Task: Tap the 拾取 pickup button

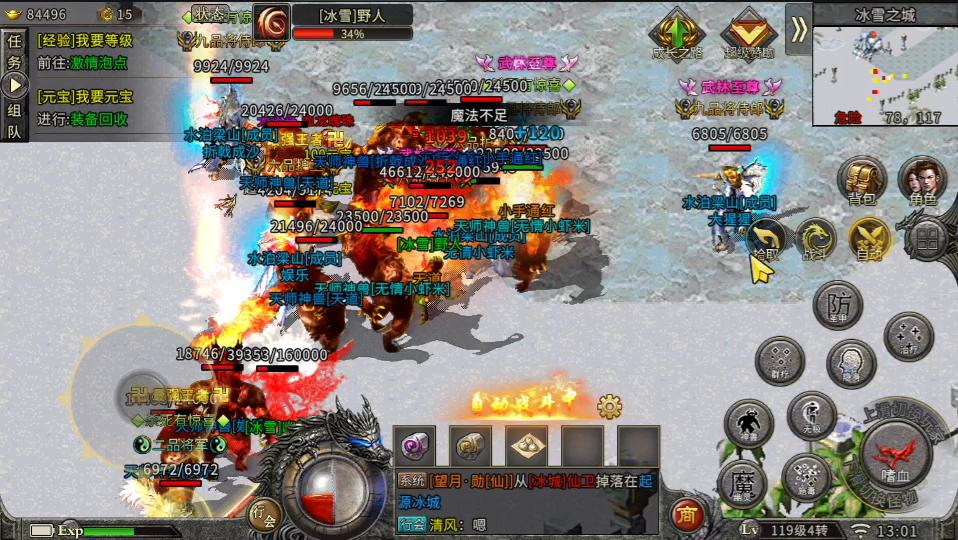Action: pyautogui.click(x=766, y=240)
